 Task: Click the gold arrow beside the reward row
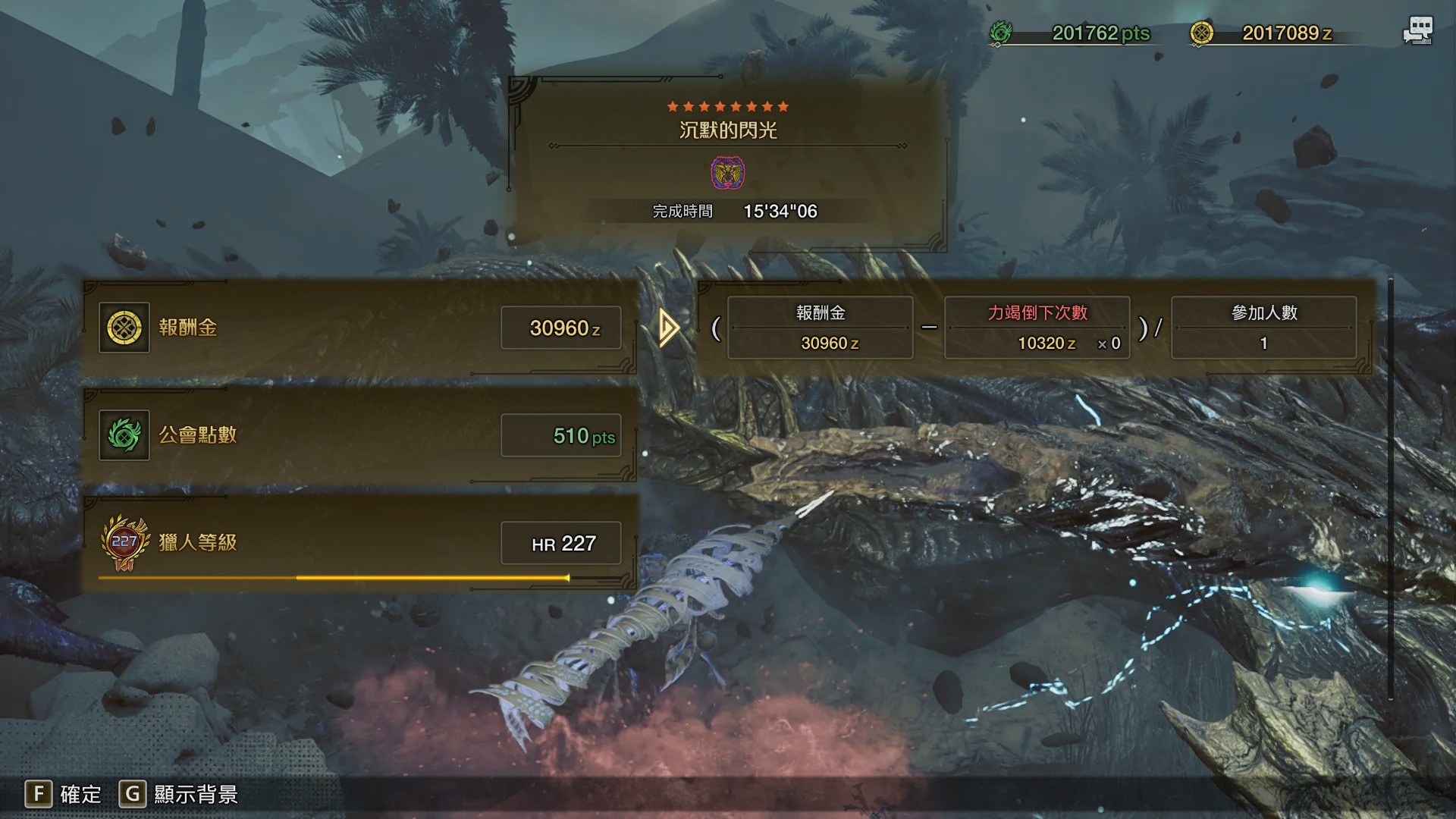(668, 328)
